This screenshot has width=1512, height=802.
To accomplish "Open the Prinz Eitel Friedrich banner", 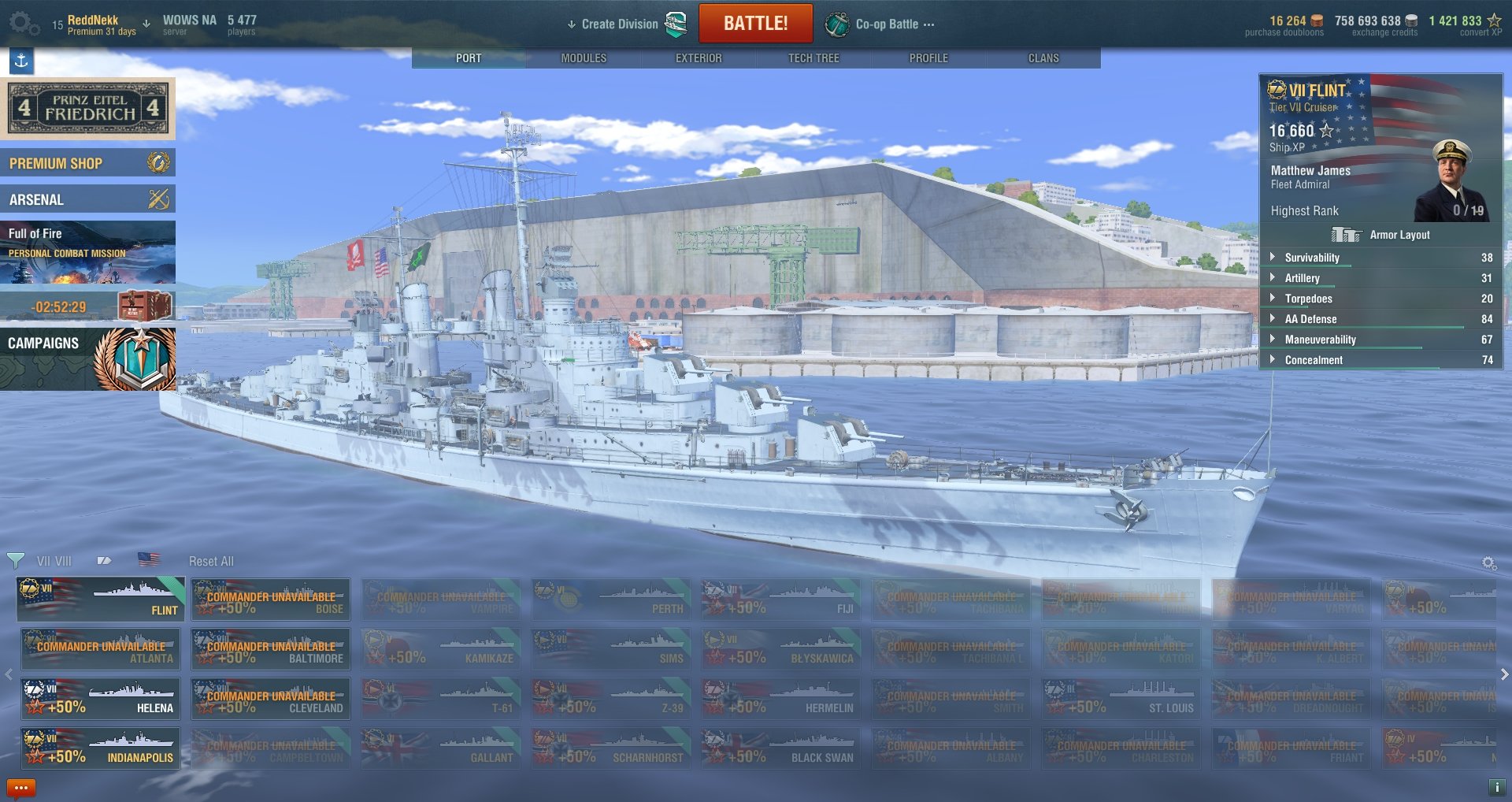I will tap(87, 108).
